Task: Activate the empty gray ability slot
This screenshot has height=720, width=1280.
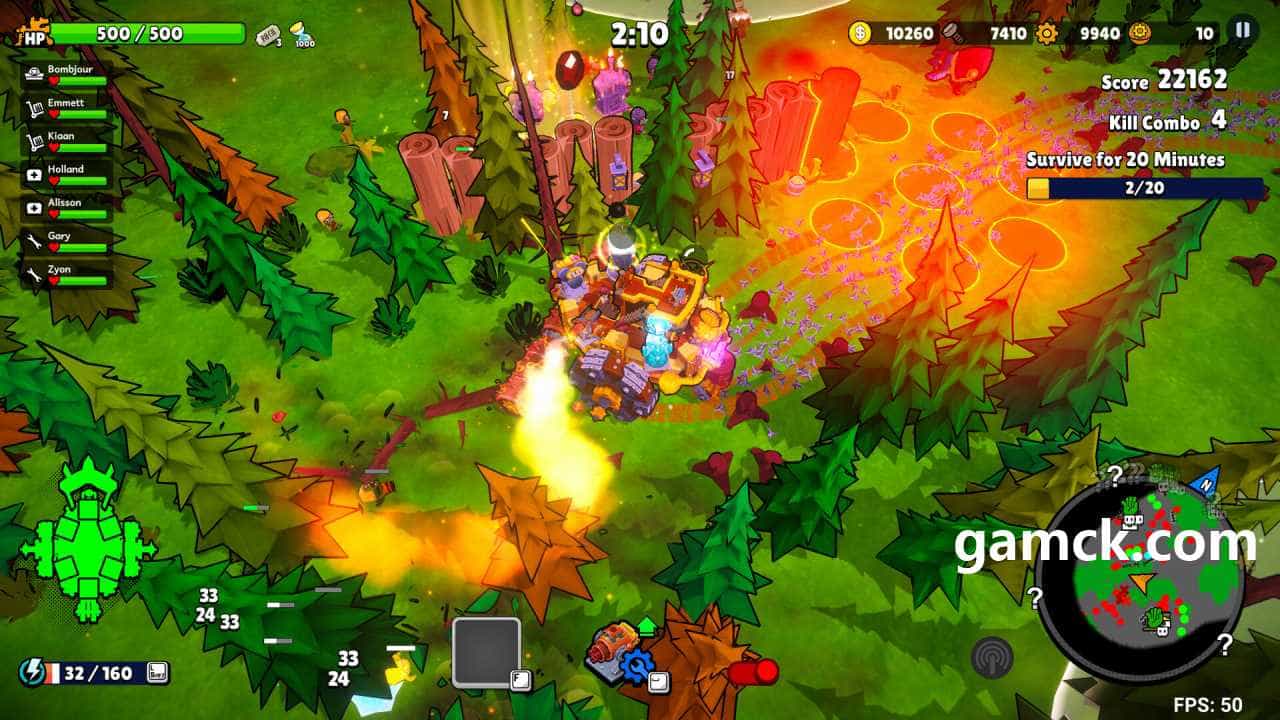Action: (x=486, y=651)
